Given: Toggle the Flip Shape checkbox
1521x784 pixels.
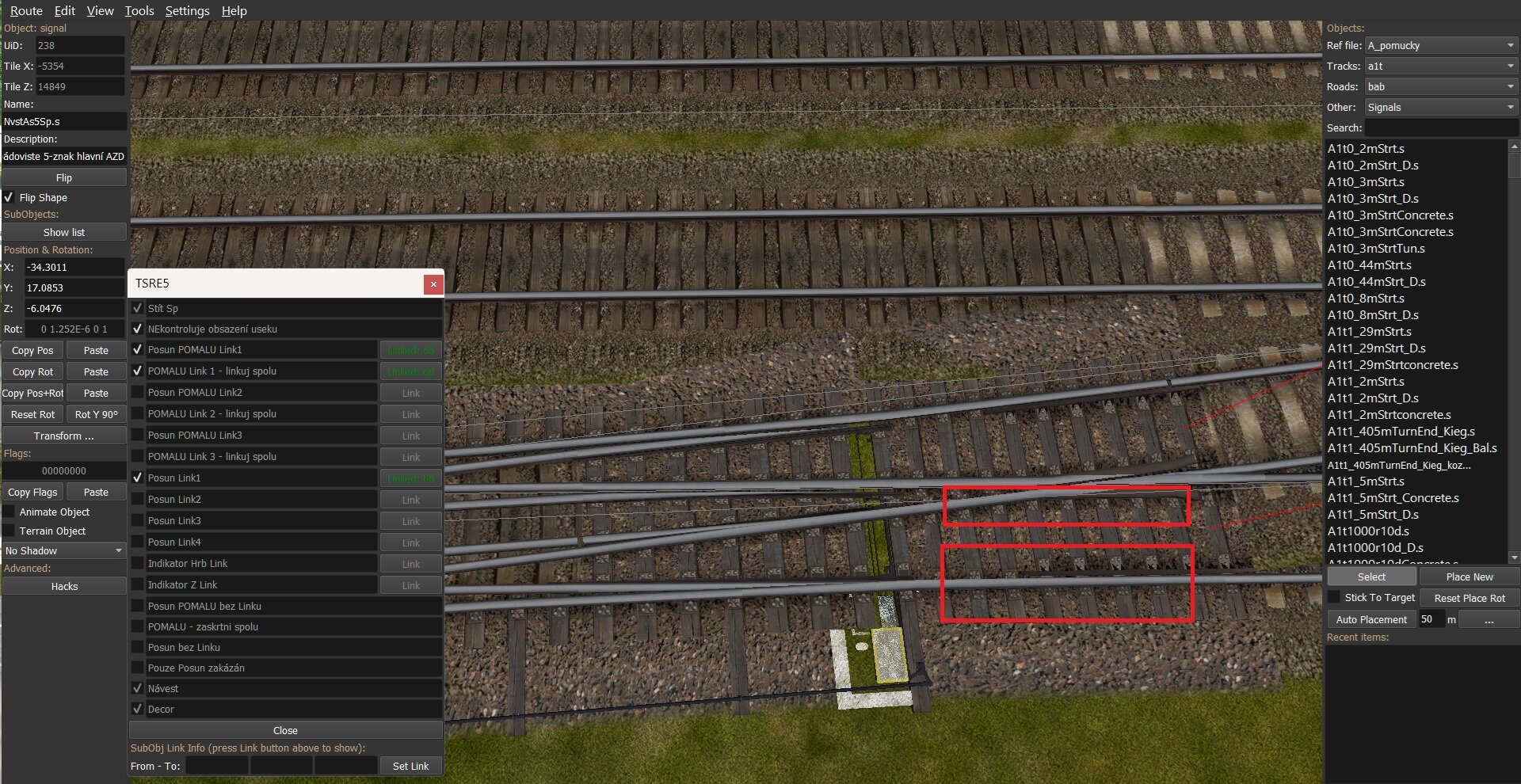Looking at the screenshot, I should pyautogui.click(x=10, y=197).
